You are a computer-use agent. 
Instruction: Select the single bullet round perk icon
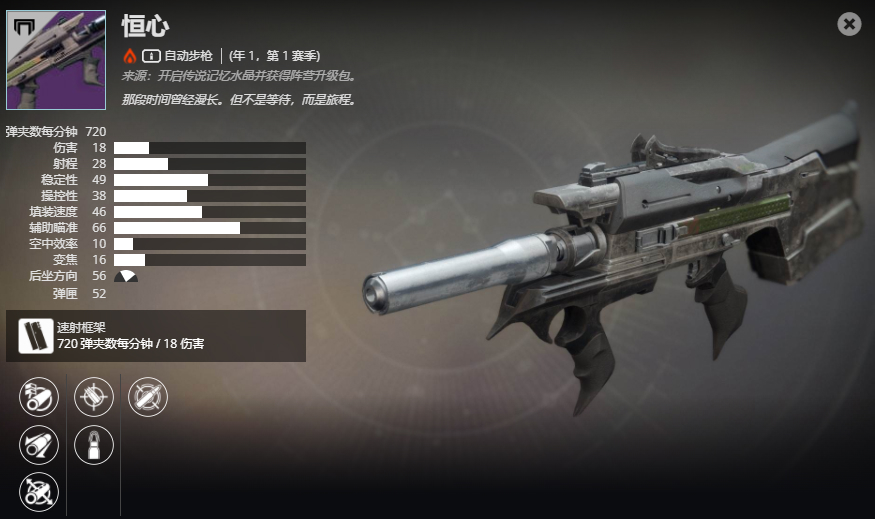pos(94,445)
